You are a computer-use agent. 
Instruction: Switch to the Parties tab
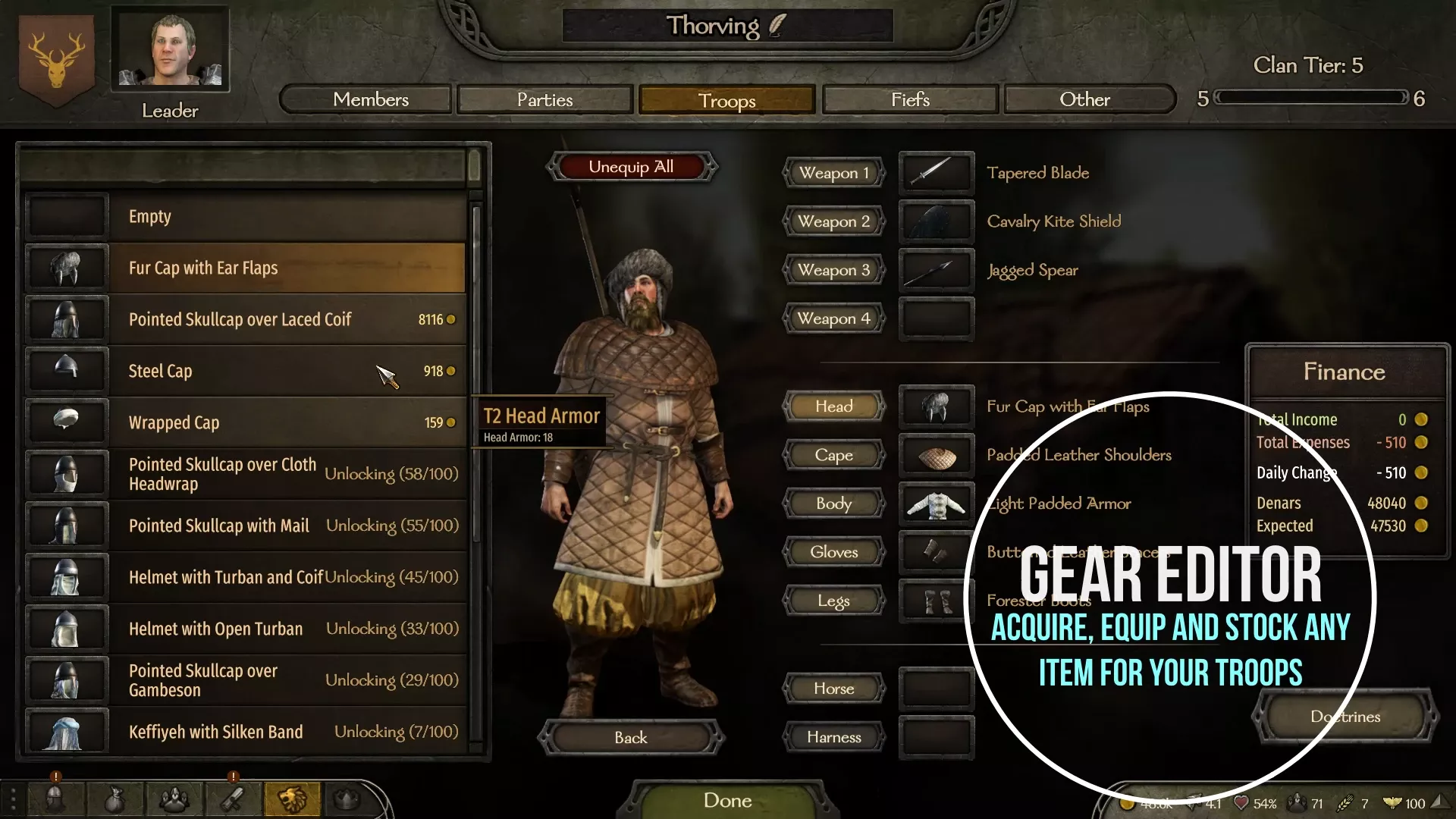coord(544,99)
